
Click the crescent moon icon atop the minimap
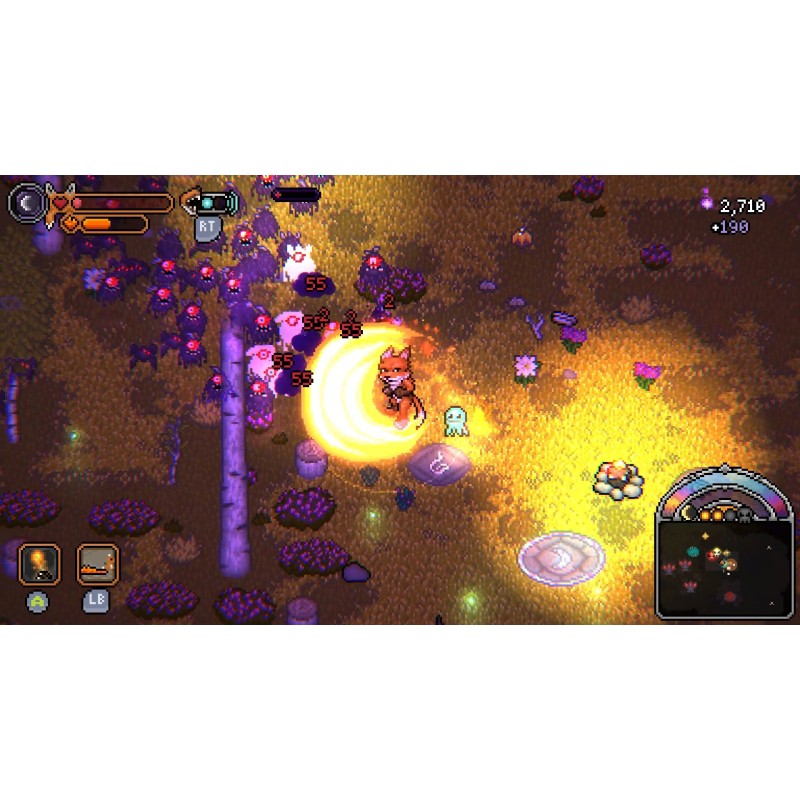690,513
